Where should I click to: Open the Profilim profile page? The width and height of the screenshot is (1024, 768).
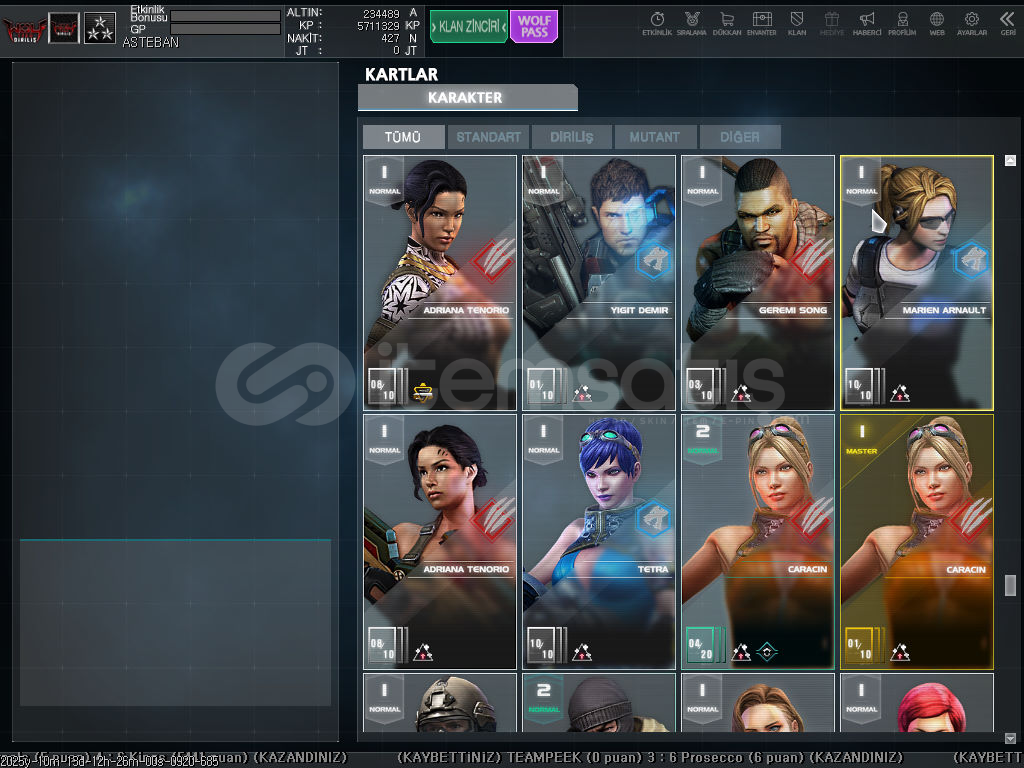tap(902, 23)
